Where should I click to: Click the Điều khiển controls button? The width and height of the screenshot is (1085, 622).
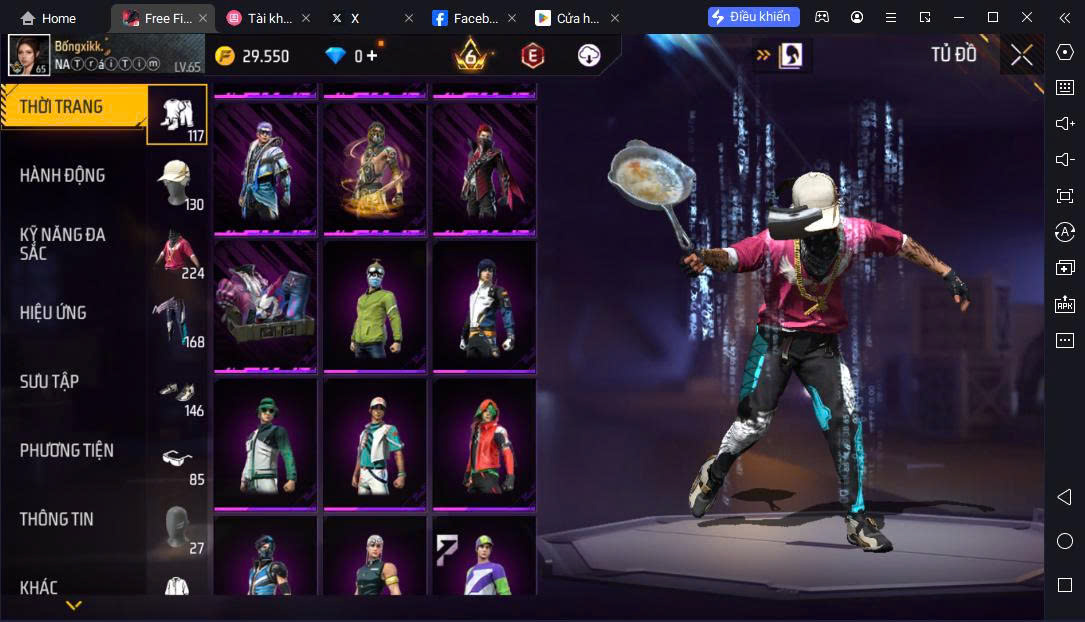point(753,17)
